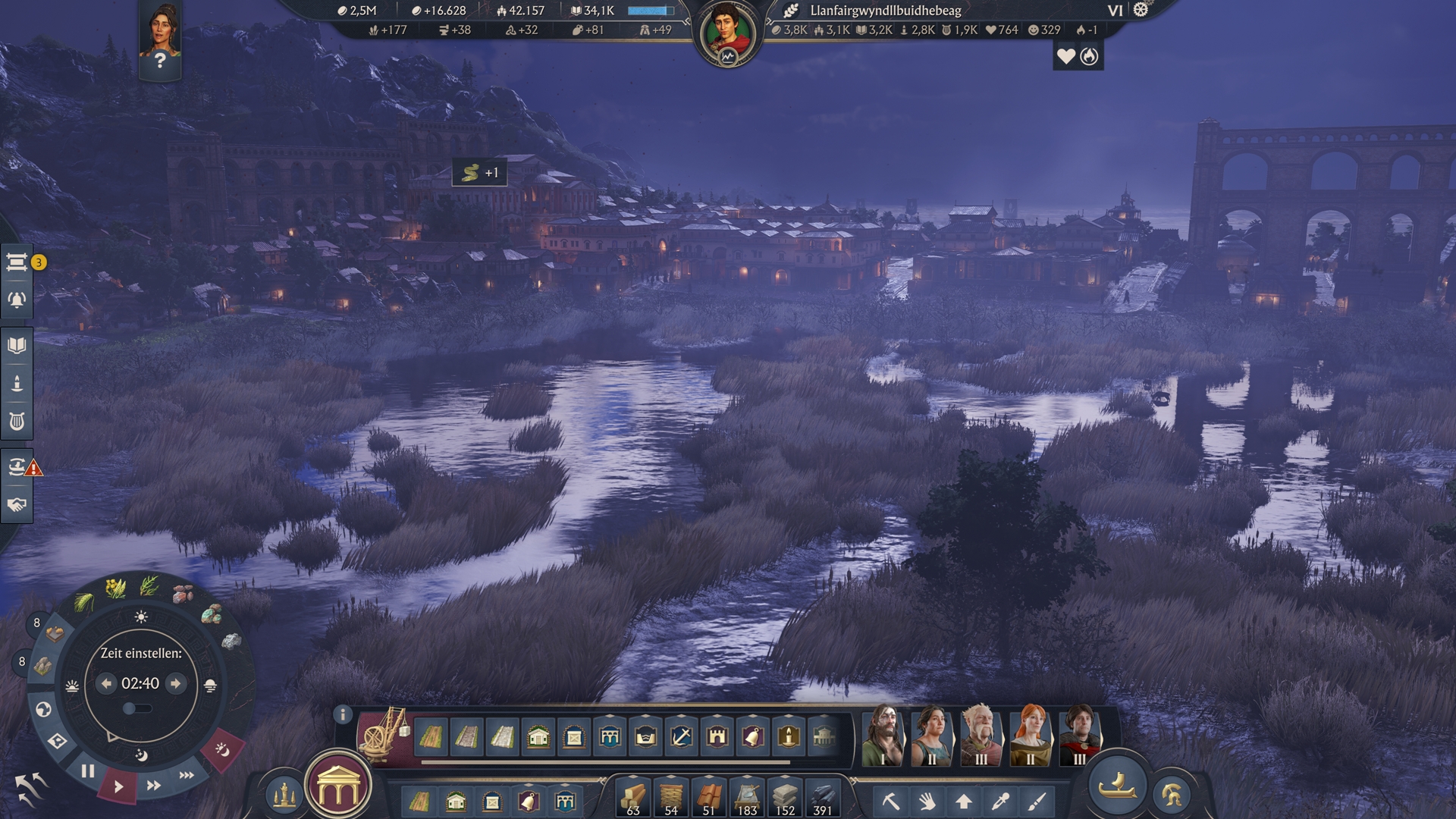
Task: Open the handshake diplomacy menu
Action: (17, 505)
